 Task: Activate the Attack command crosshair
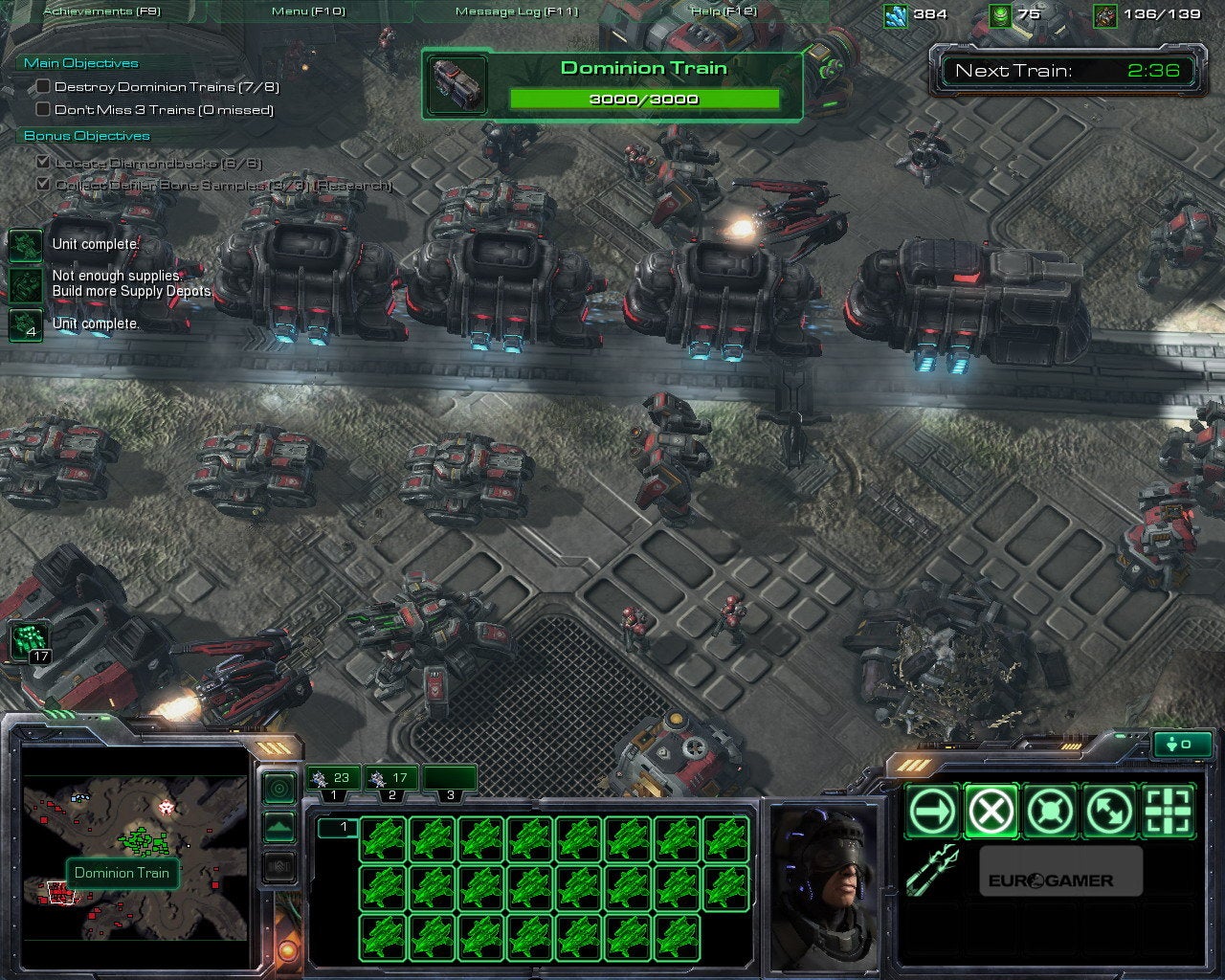tap(1169, 813)
